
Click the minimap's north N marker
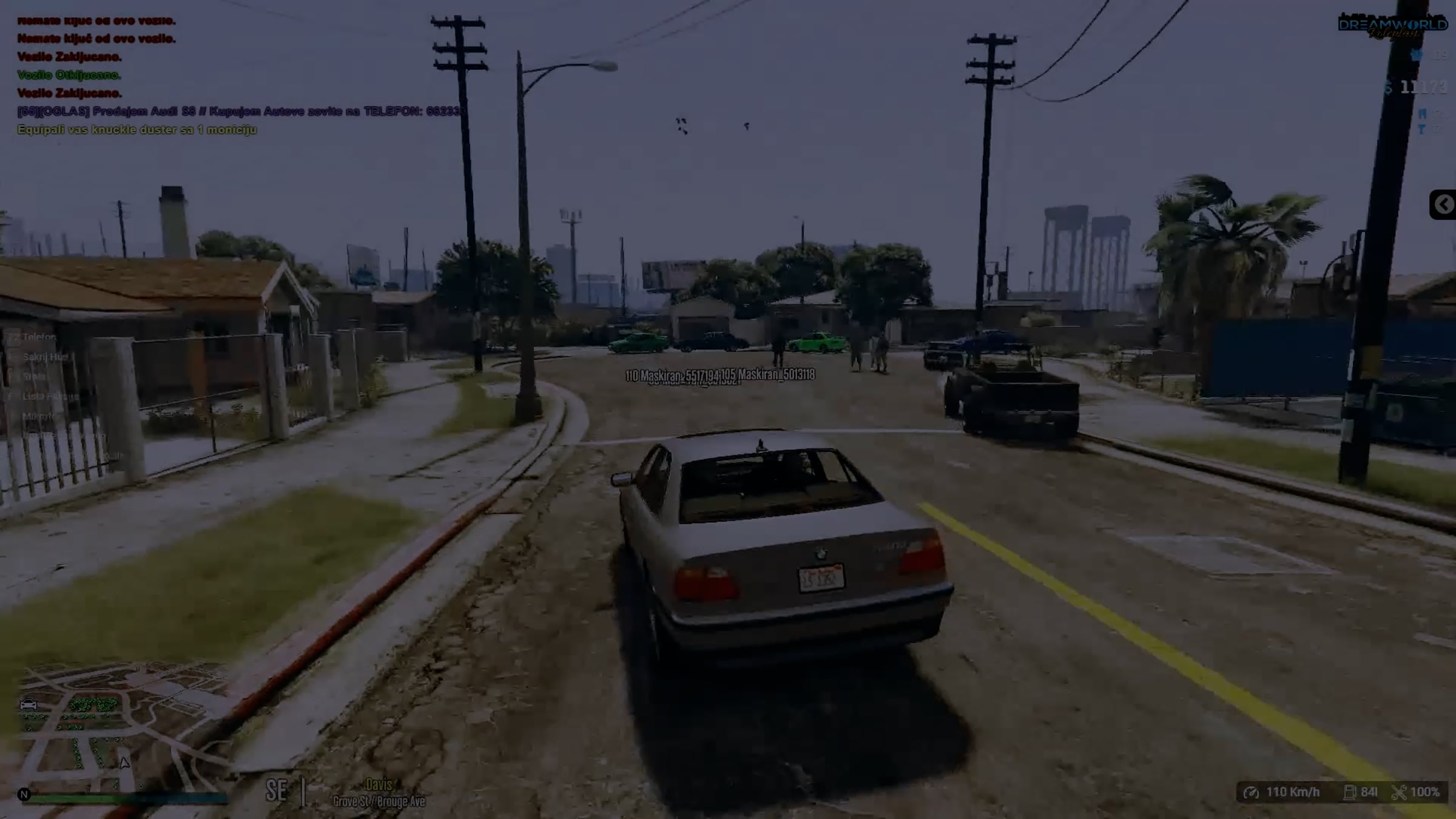(x=24, y=794)
